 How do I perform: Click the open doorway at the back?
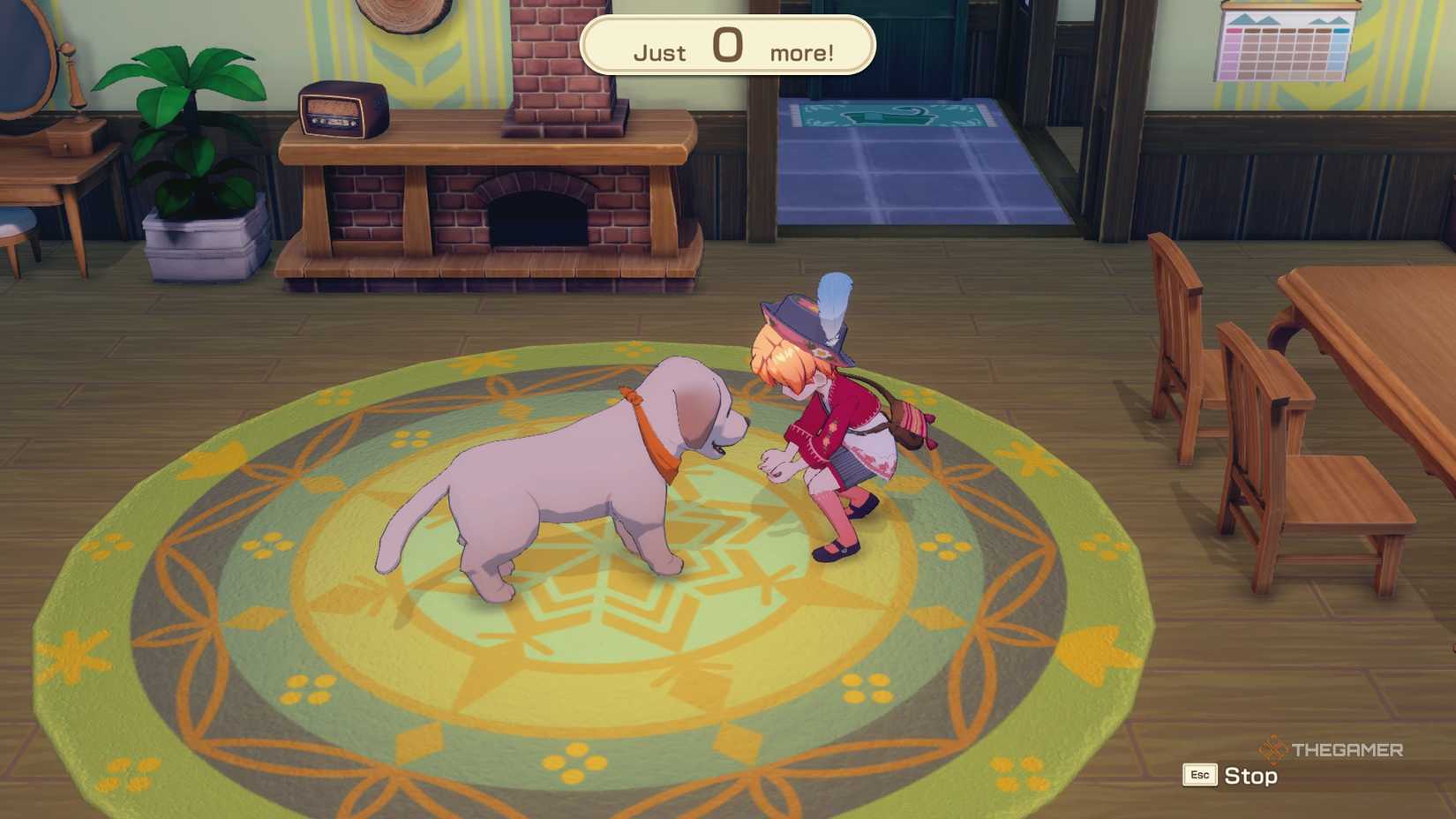(x=900, y=53)
